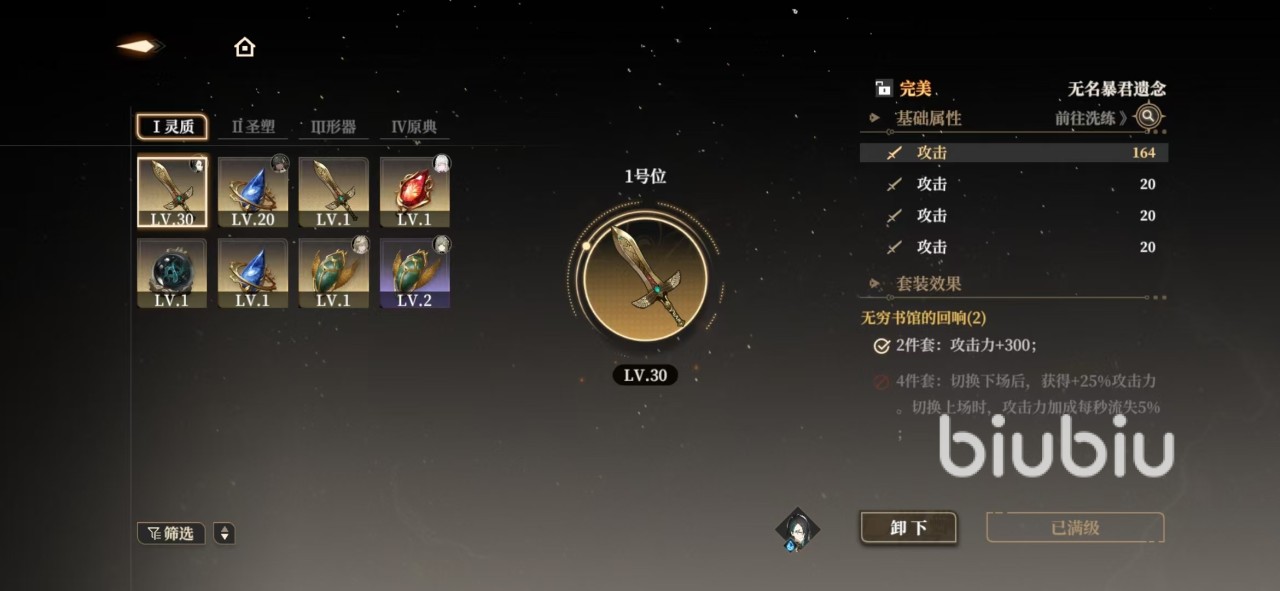Go to the home screen
Screen dimensions: 1280x591
(244, 47)
